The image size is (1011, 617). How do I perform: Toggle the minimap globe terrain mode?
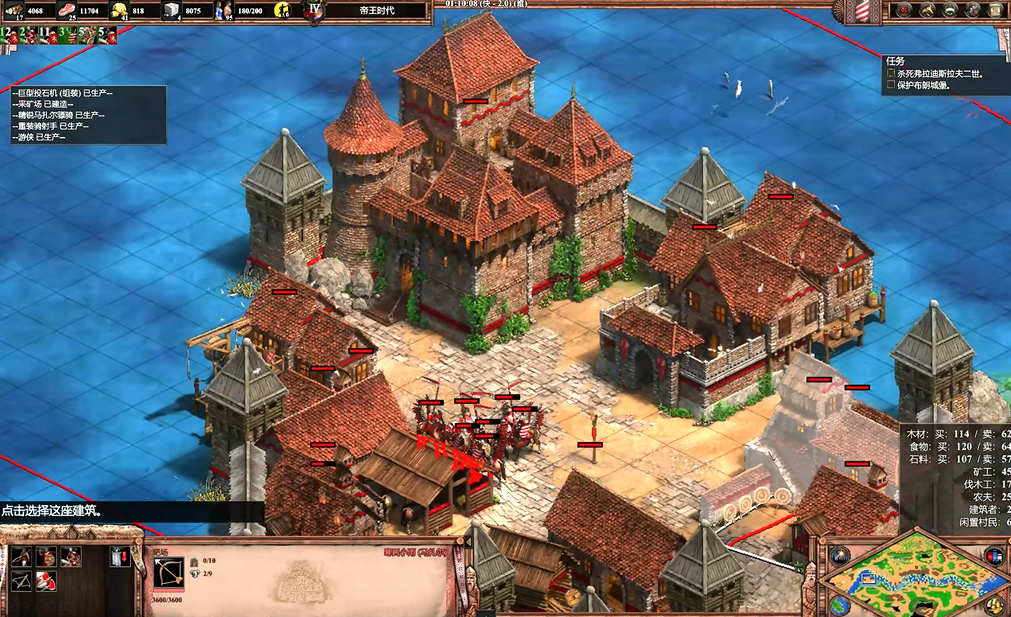[x=838, y=605]
